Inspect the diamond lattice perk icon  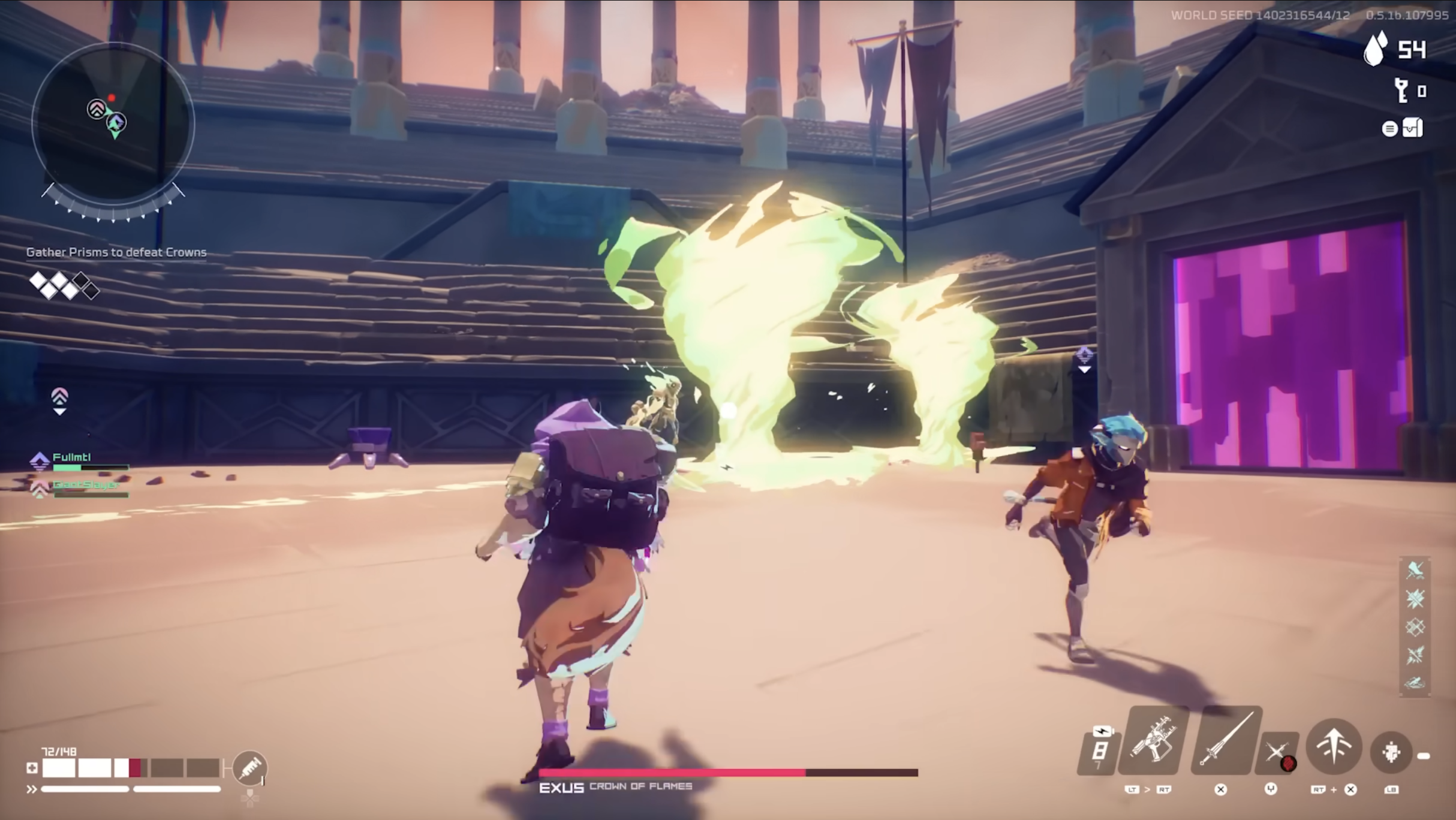pyautogui.click(x=1415, y=627)
